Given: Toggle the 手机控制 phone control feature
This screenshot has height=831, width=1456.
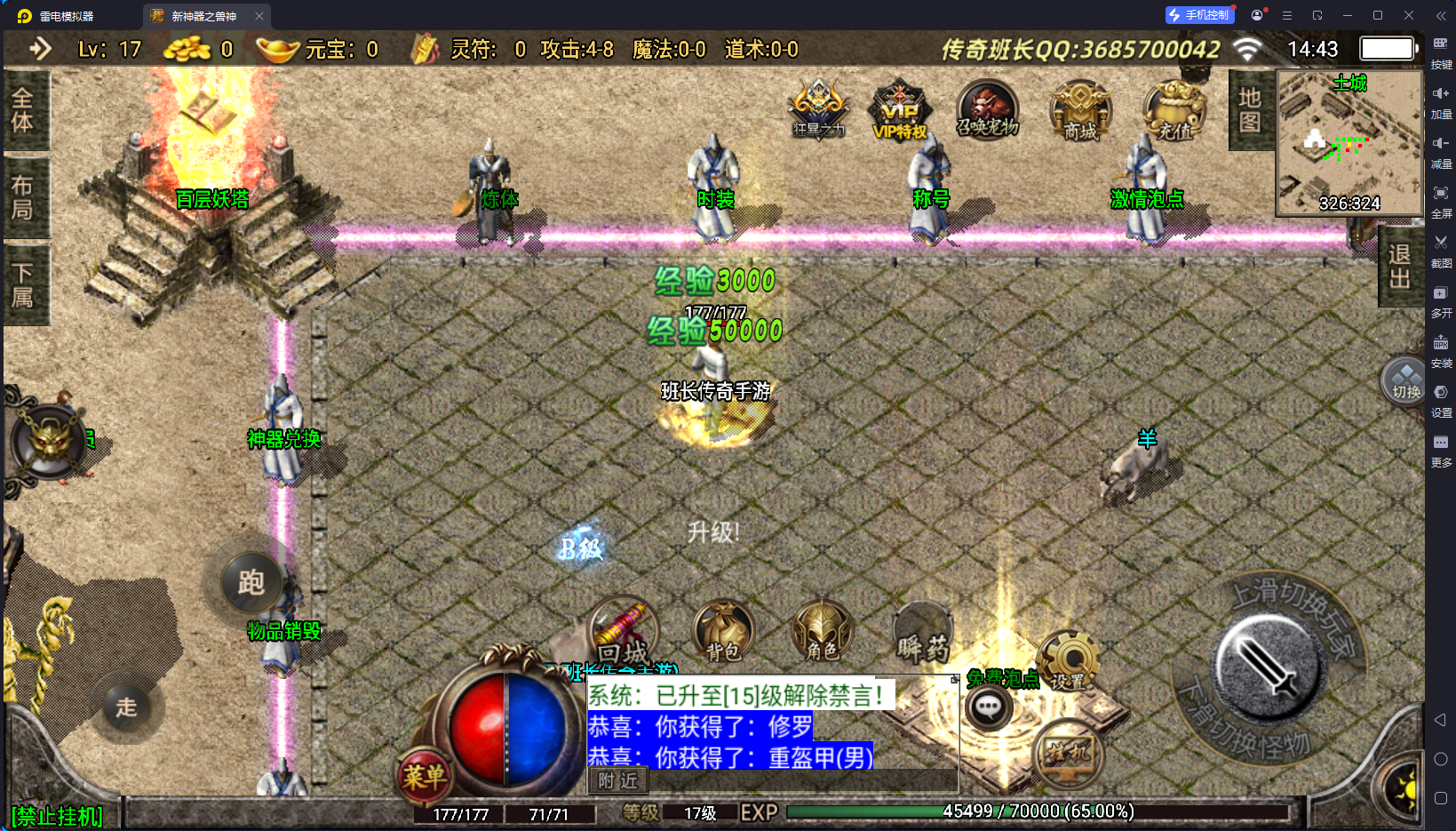Looking at the screenshot, I should (1199, 14).
